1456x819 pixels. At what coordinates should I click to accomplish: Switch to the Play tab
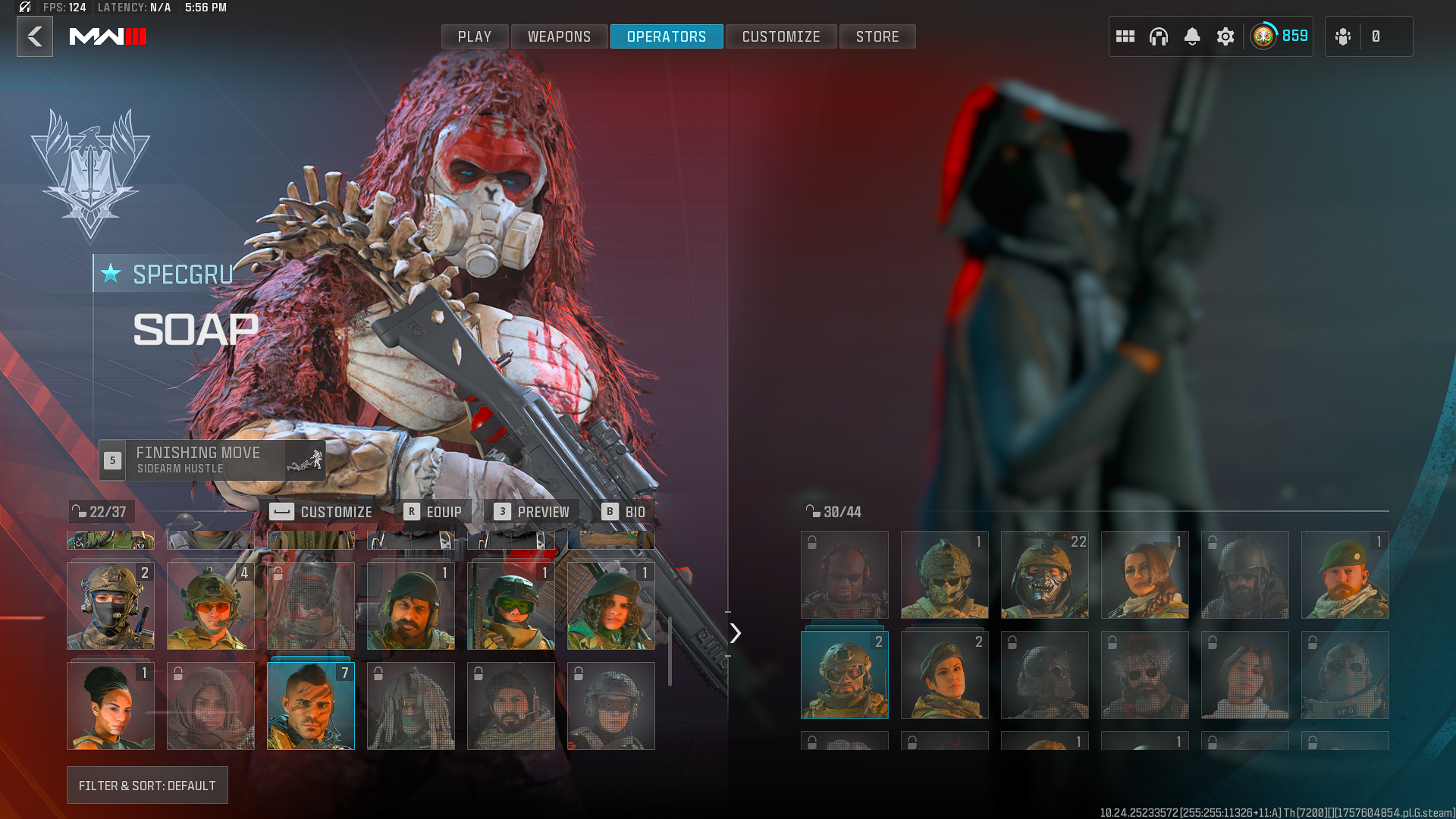coord(475,36)
